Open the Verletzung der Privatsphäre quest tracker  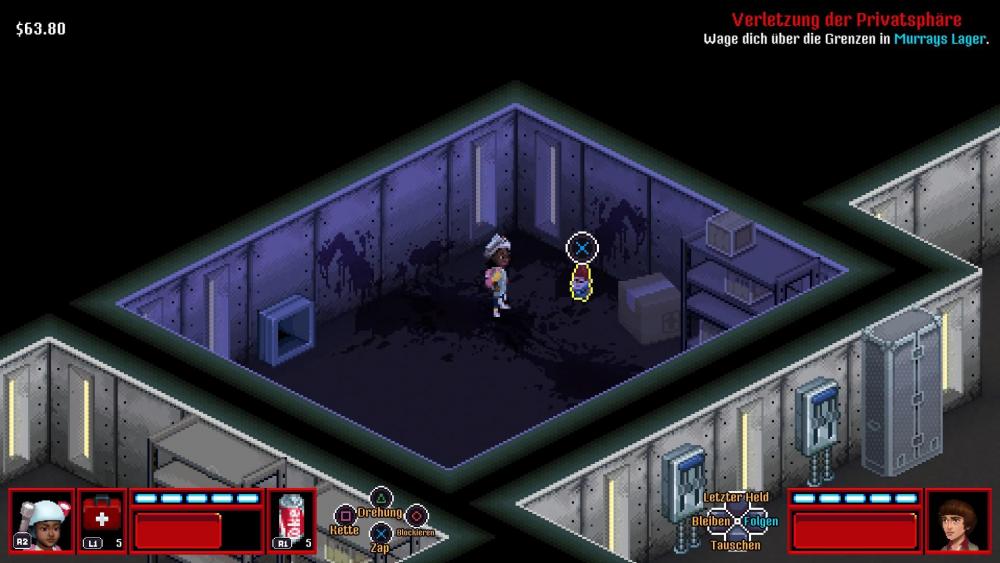(846, 20)
